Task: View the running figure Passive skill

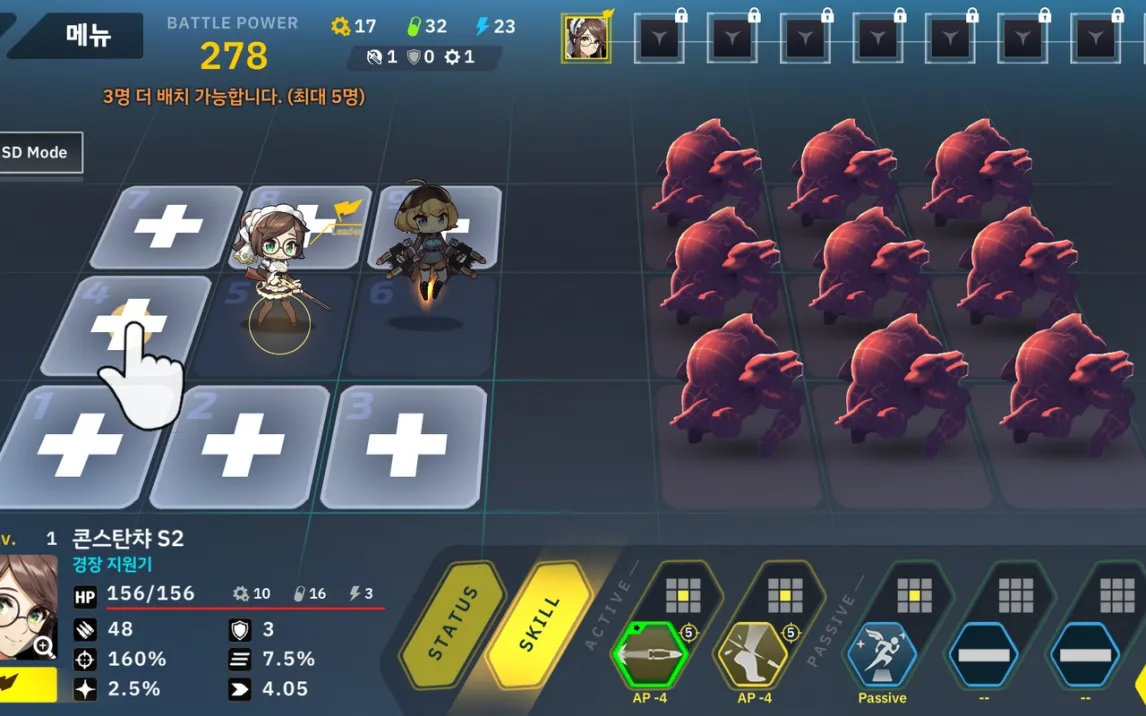Action: (881, 655)
